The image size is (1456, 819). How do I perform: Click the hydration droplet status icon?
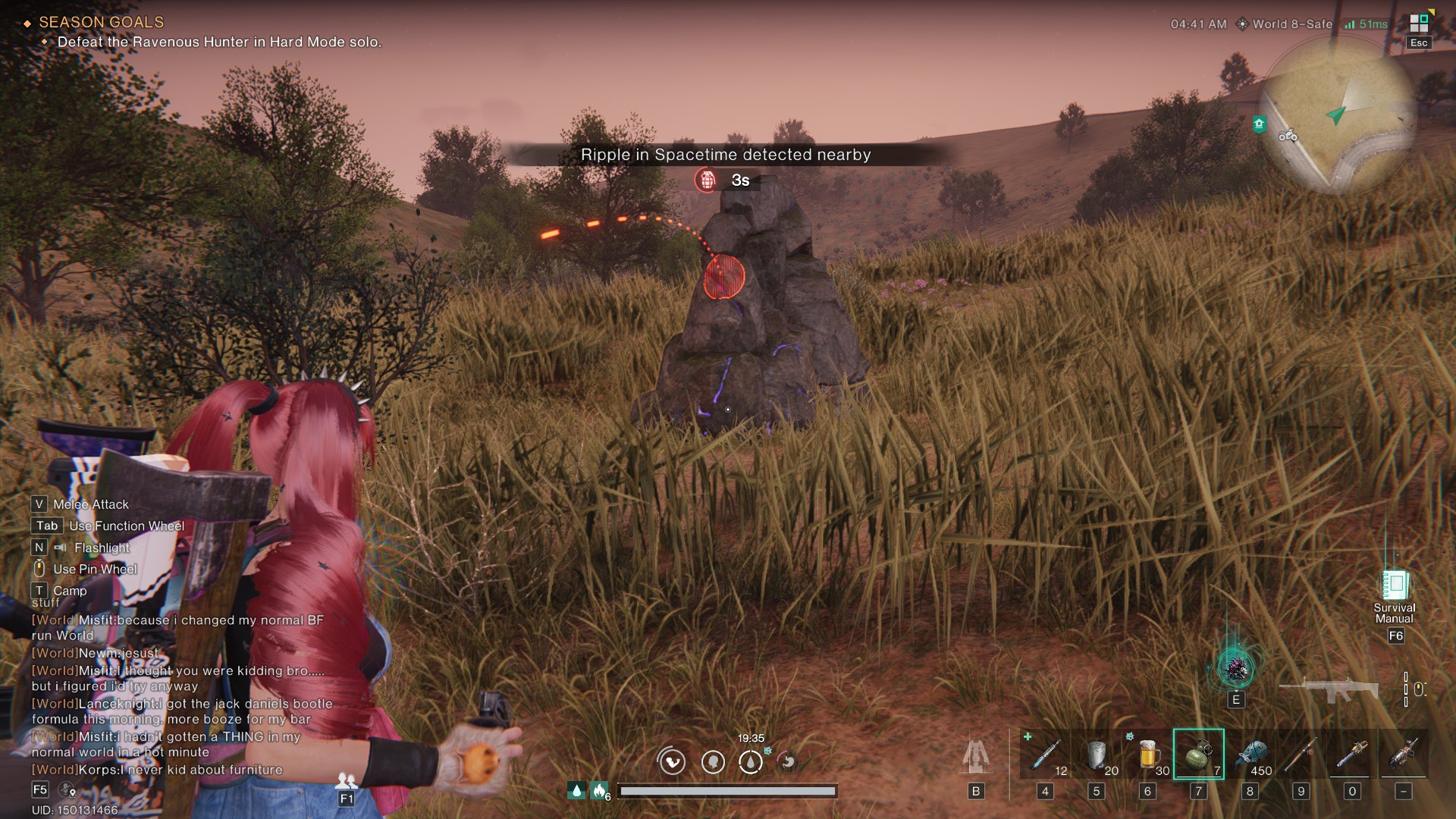point(751,763)
